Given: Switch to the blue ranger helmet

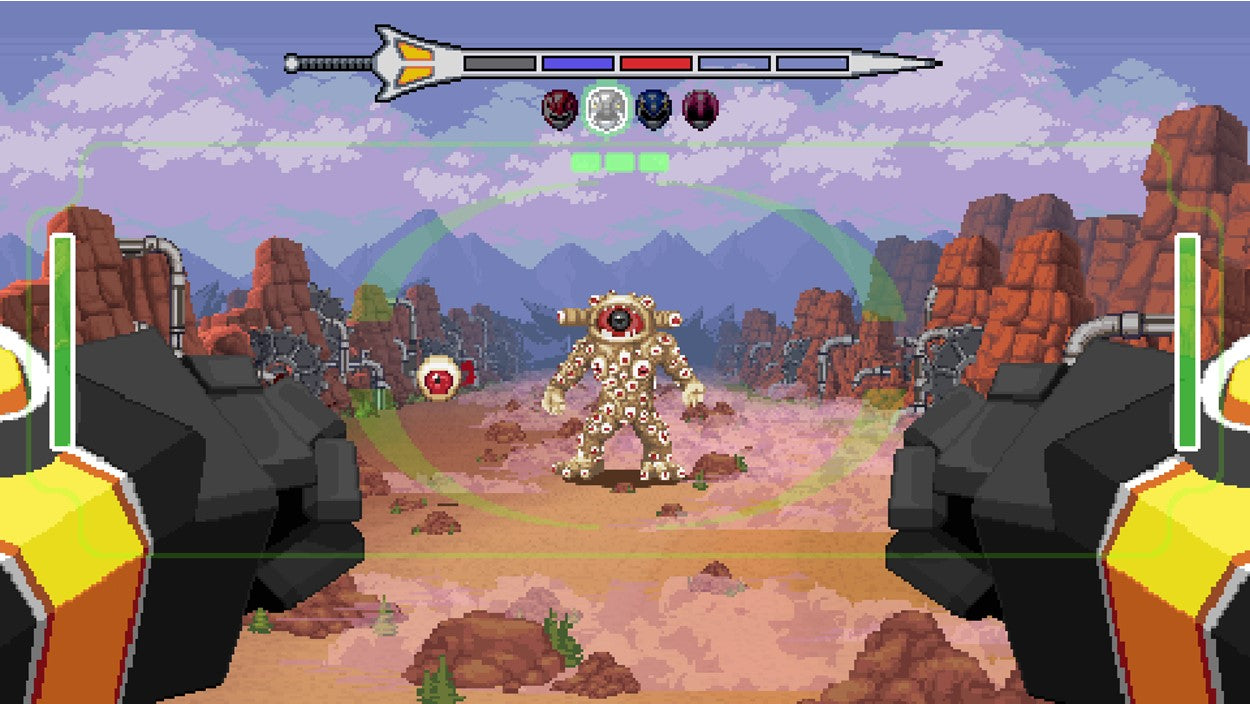Looking at the screenshot, I should pos(653,109).
